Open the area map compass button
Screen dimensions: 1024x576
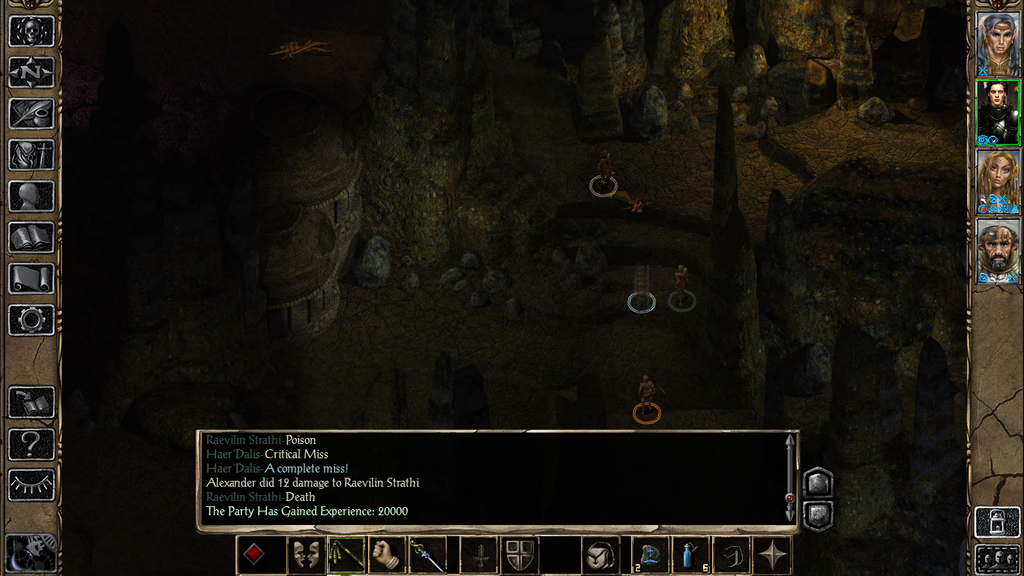pyautogui.click(x=31, y=71)
